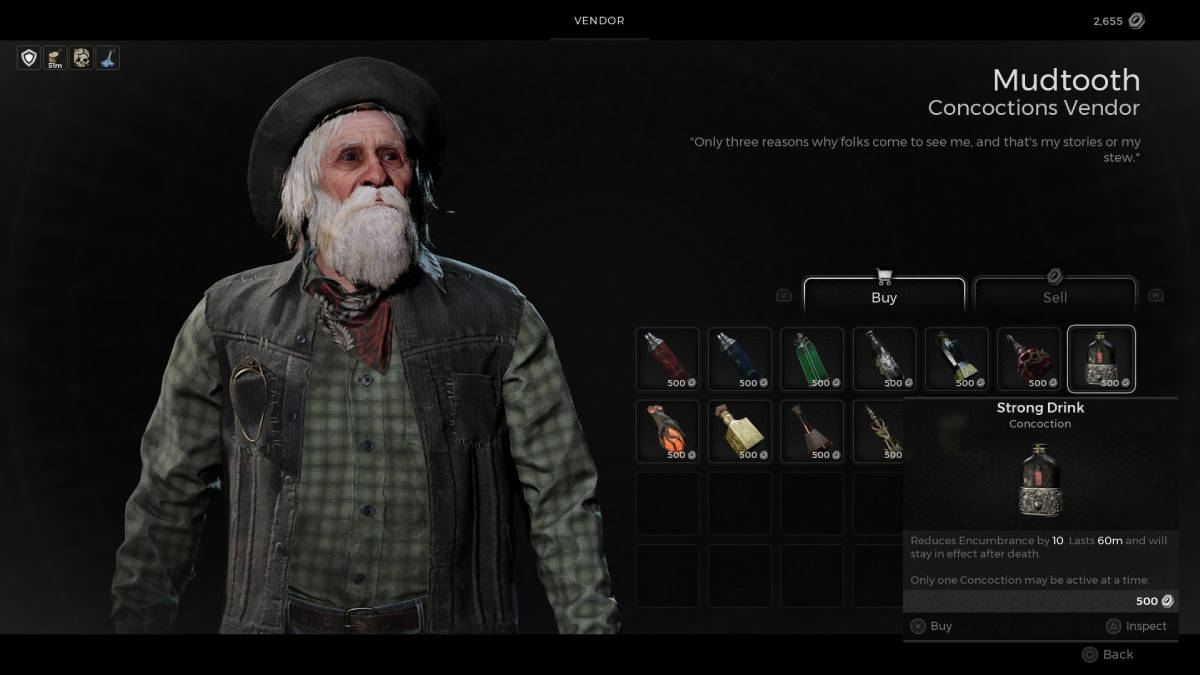Choose the green bottle concoction
The image size is (1200, 675).
point(812,359)
